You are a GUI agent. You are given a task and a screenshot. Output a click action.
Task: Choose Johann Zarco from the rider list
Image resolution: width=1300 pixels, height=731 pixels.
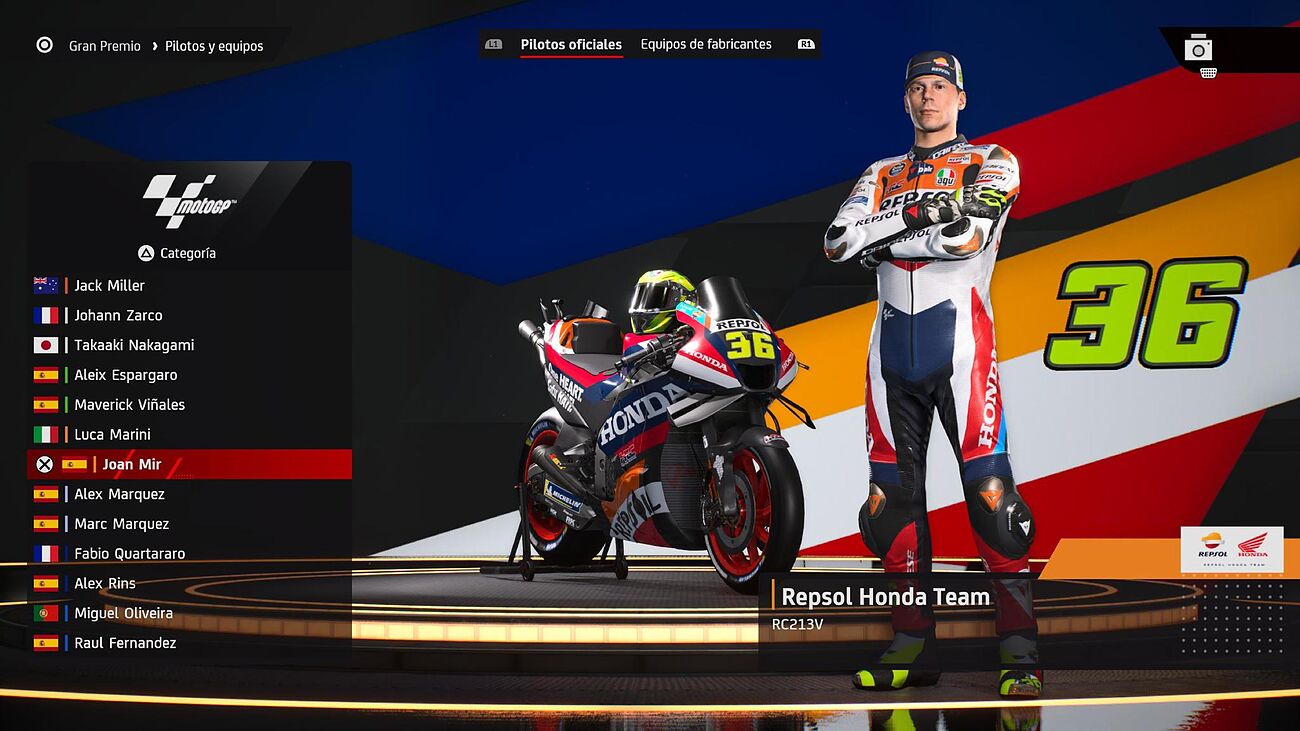[x=118, y=316]
